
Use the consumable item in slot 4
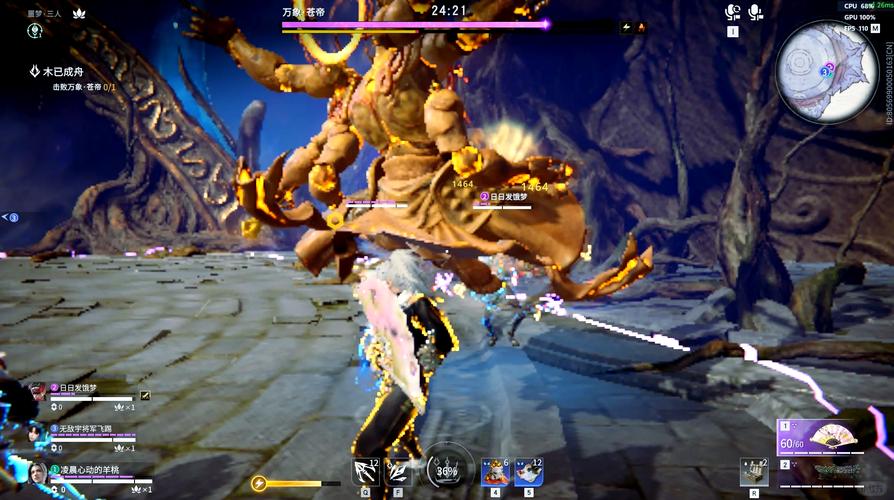494,471
